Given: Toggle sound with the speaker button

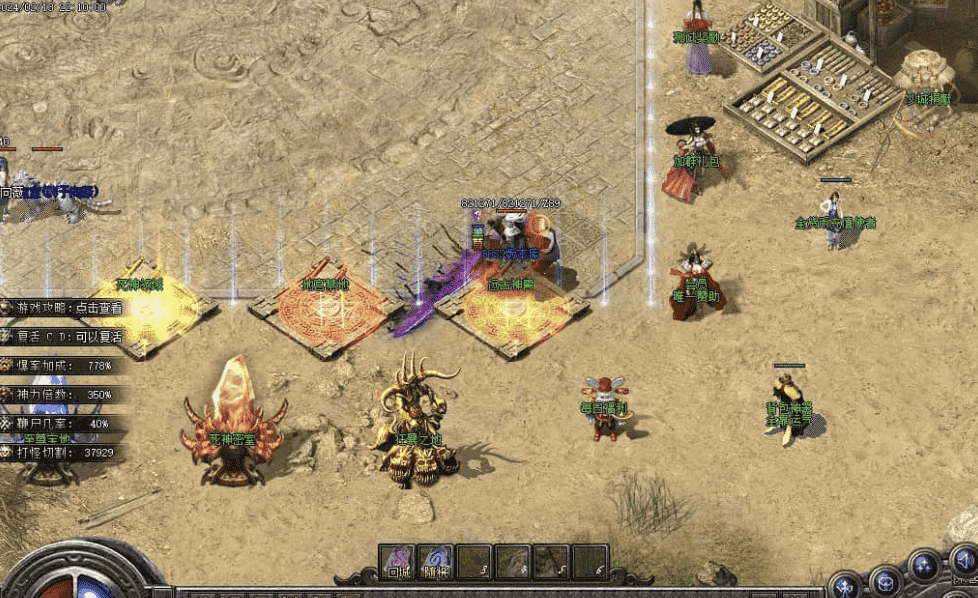Looking at the screenshot, I should coord(963,560).
